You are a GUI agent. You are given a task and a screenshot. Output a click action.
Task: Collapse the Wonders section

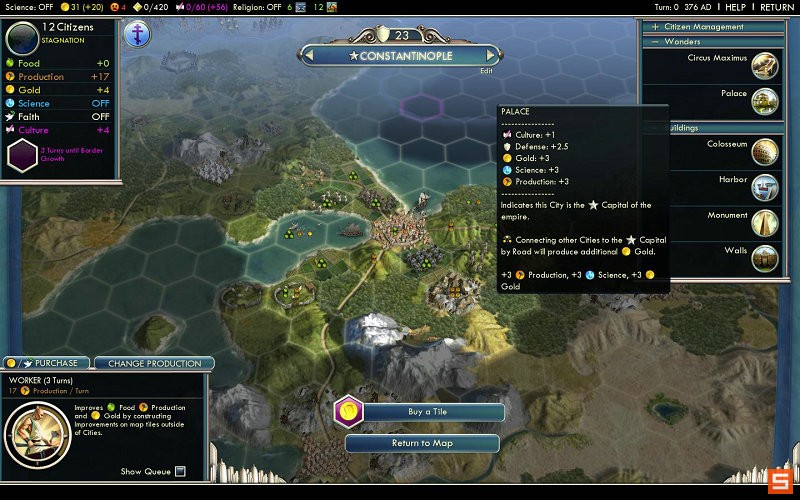click(x=655, y=42)
